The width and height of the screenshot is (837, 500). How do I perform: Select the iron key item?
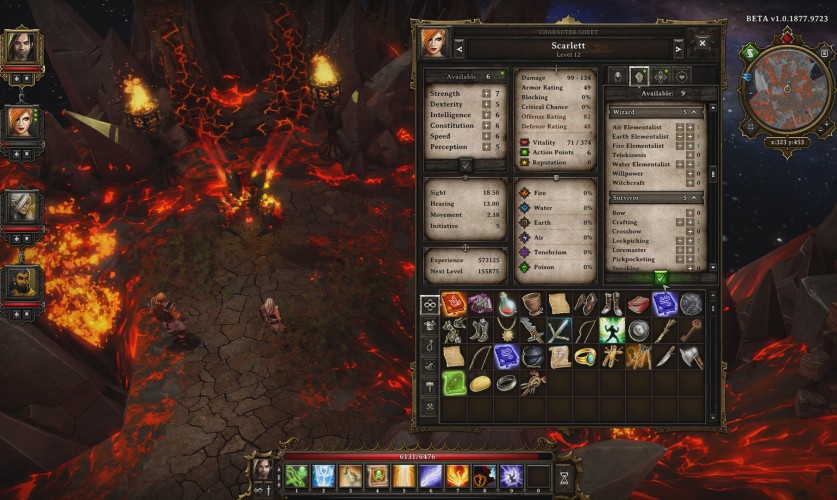click(691, 331)
